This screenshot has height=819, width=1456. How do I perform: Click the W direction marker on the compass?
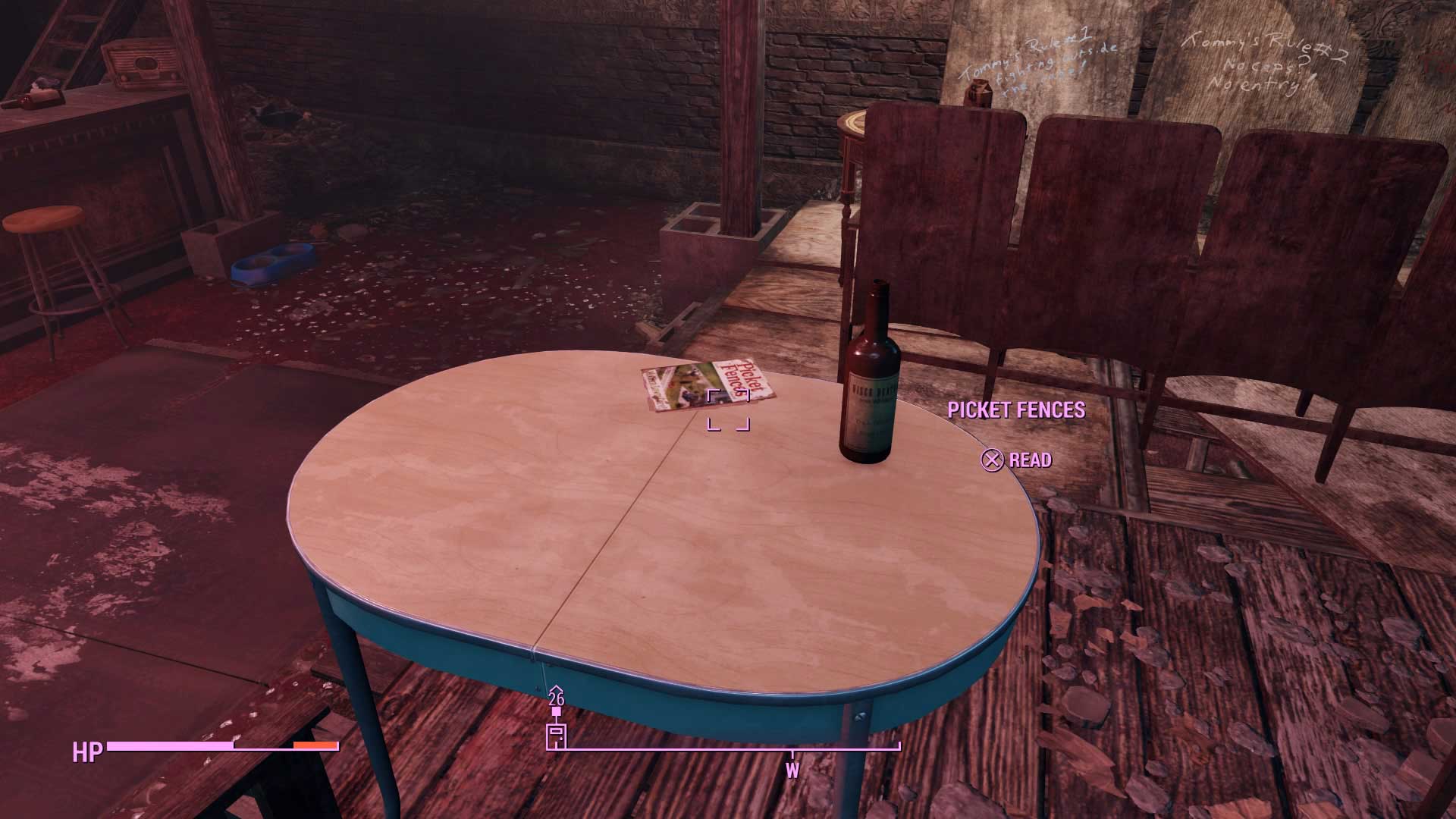pos(792,769)
